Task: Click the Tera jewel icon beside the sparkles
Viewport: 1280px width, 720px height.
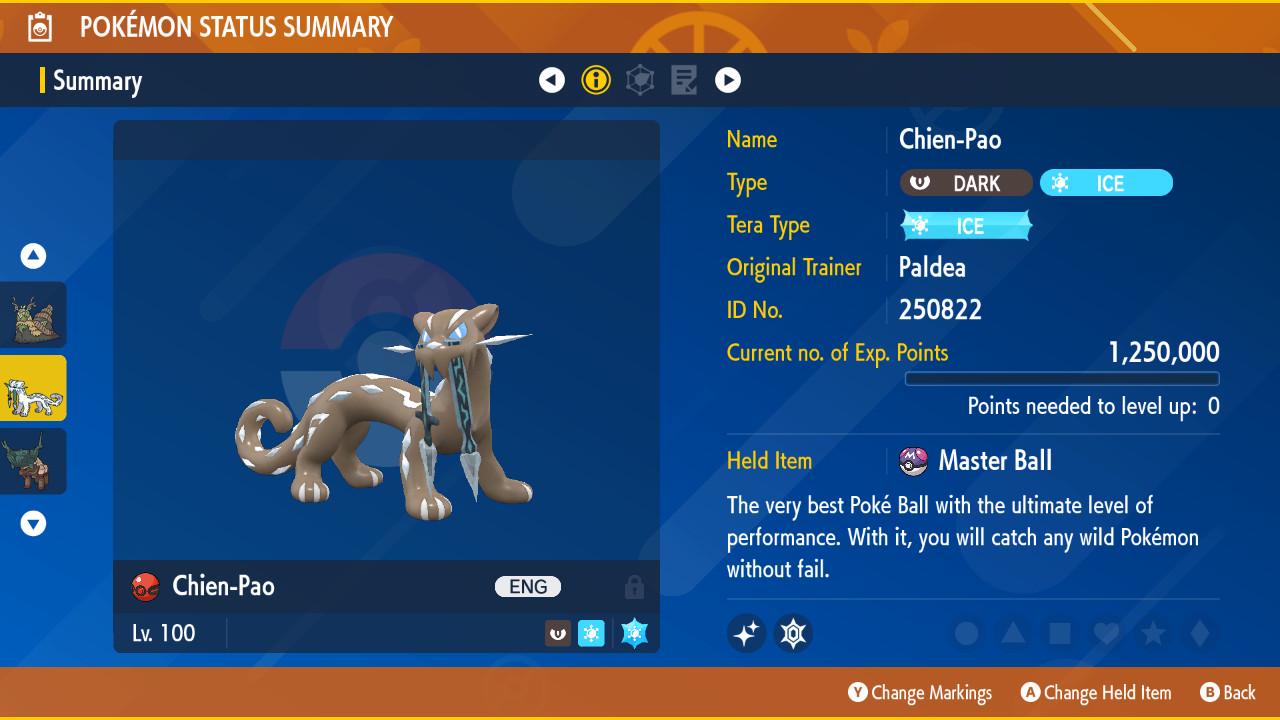Action: [793, 633]
